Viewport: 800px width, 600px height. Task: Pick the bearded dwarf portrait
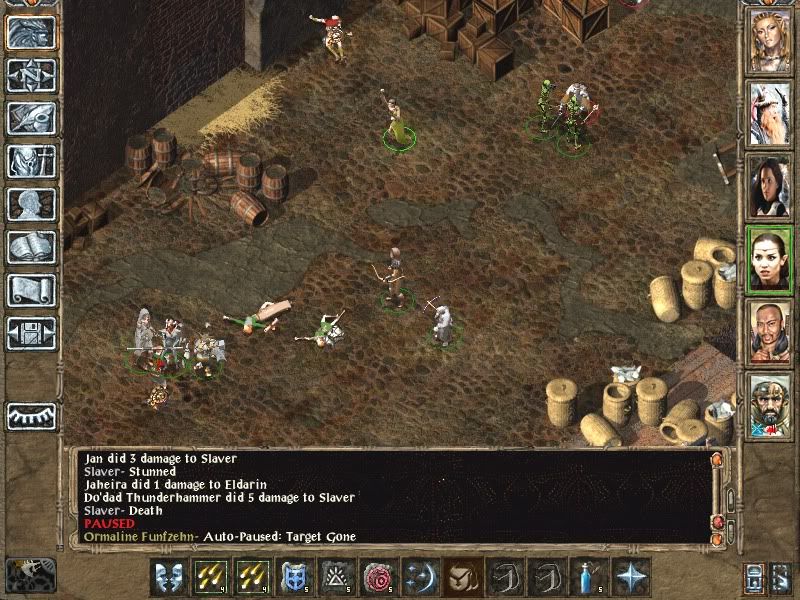click(770, 405)
